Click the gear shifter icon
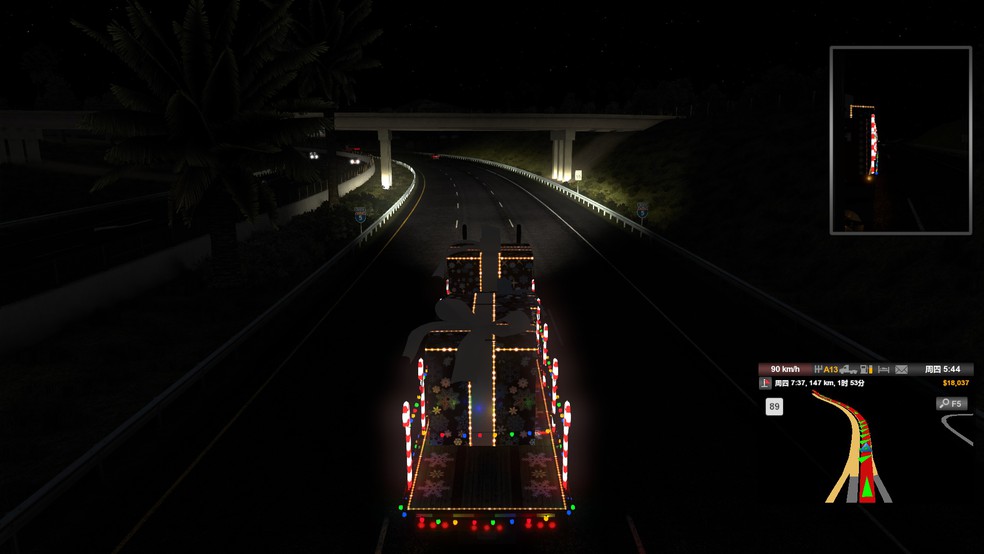984x554 pixels. 819,370
